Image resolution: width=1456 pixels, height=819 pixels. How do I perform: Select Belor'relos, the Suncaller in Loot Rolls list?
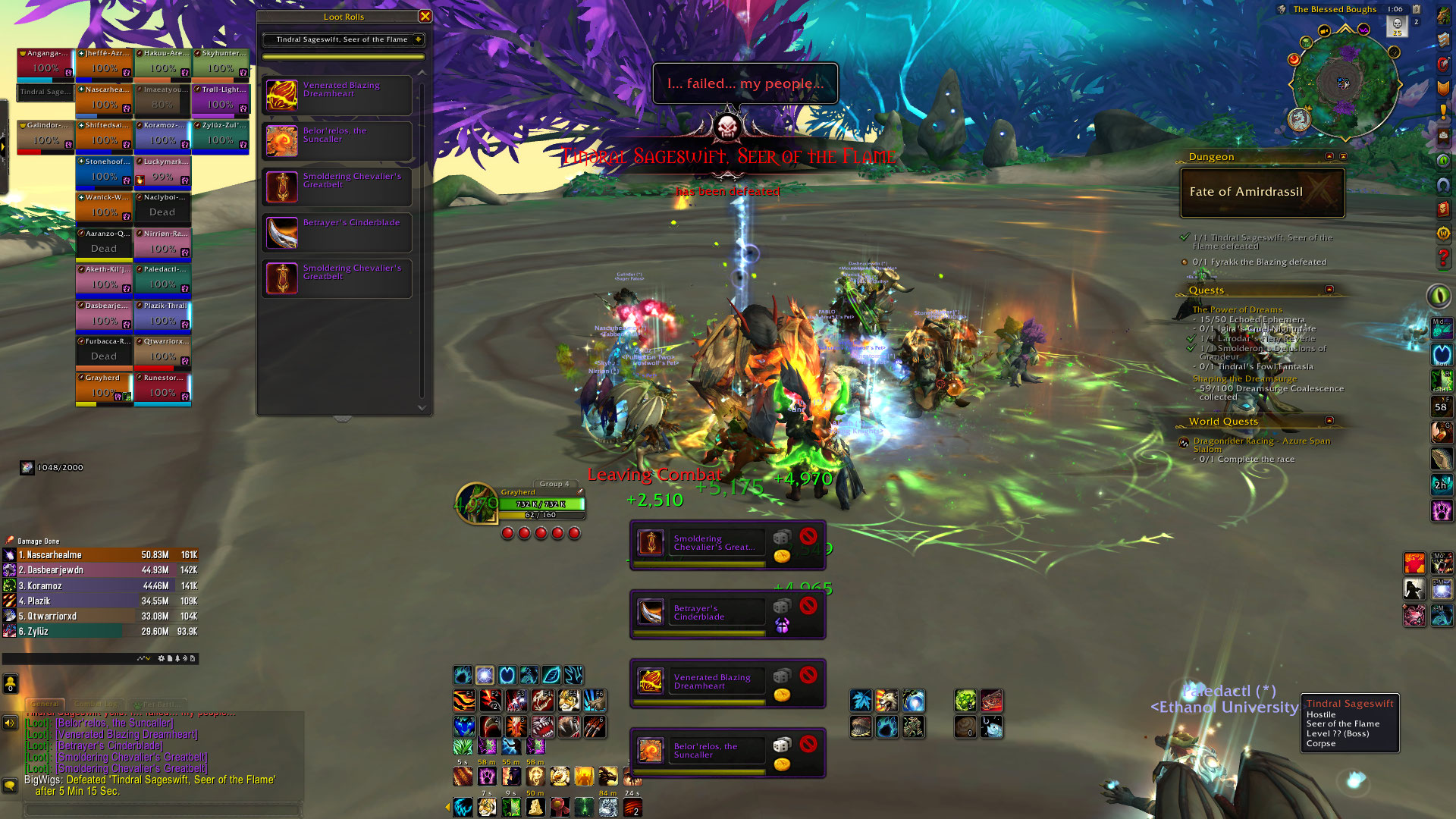pyautogui.click(x=337, y=141)
